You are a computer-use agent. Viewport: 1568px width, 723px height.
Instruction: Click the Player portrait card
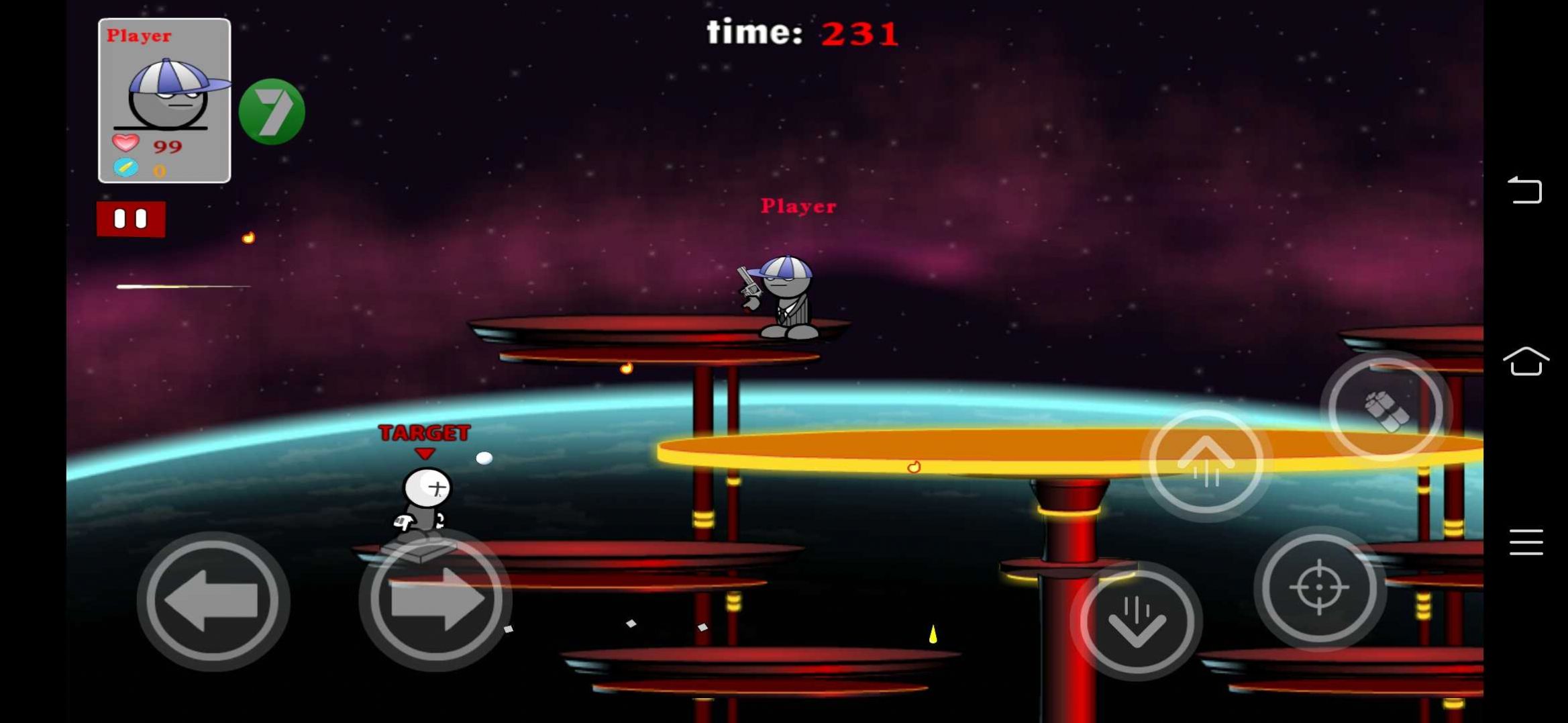[x=164, y=101]
